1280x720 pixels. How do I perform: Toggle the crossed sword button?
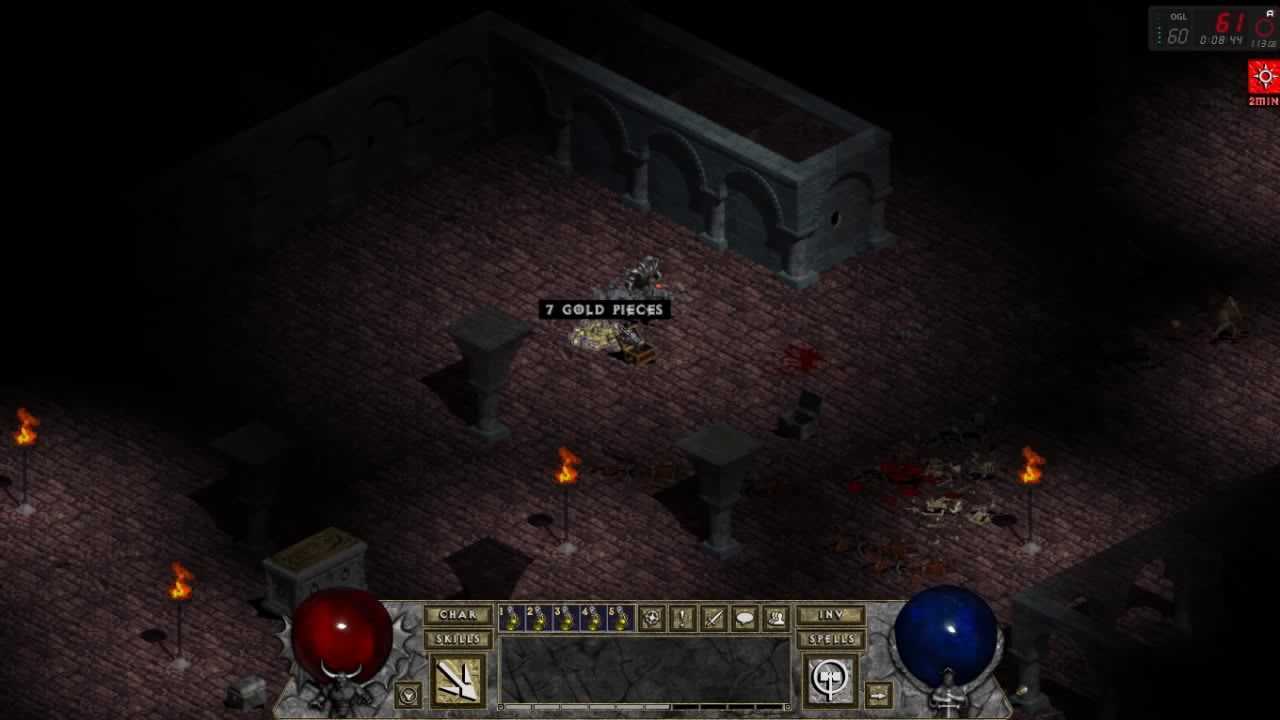pos(713,619)
